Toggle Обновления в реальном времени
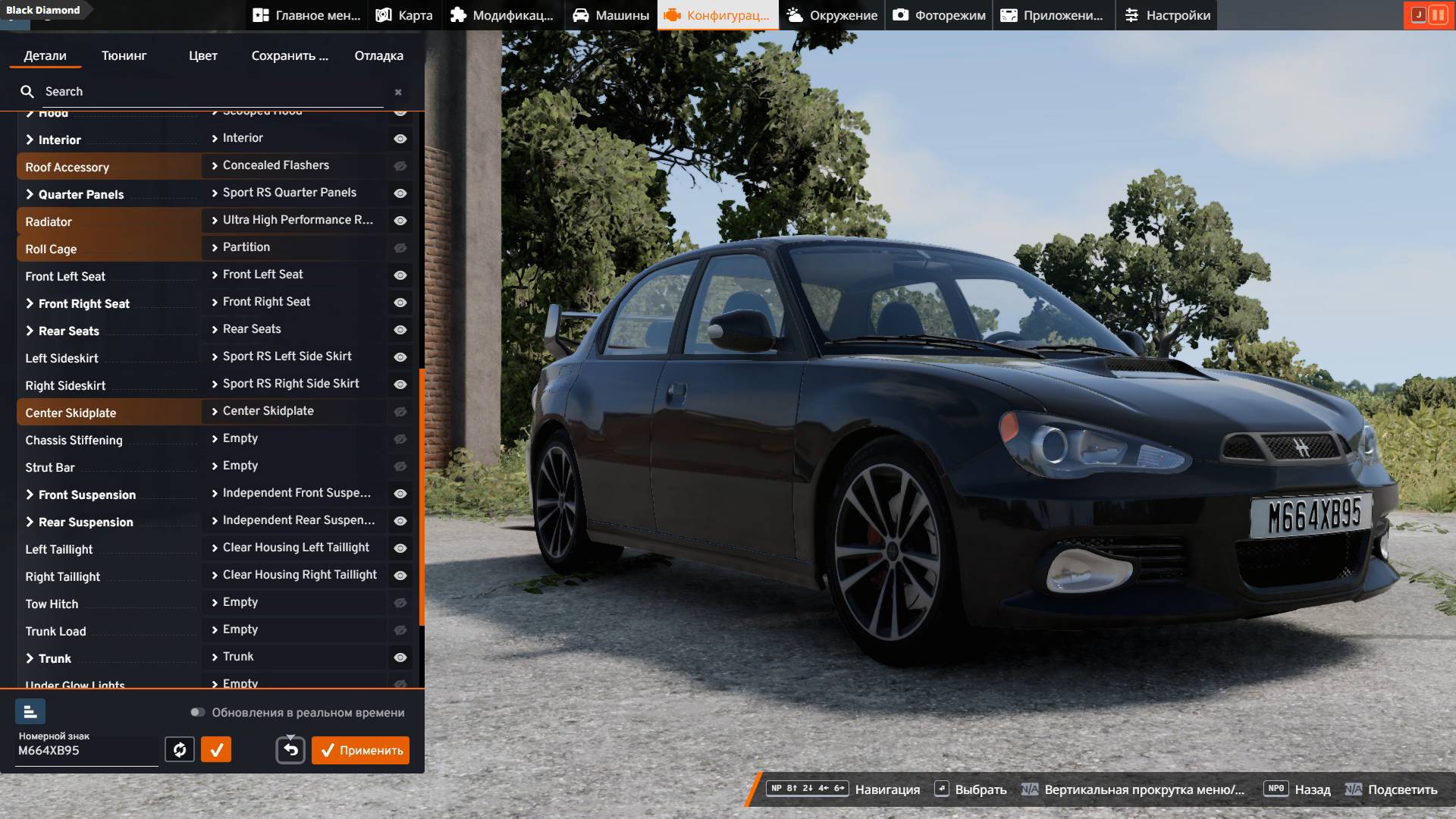Viewport: 1456px width, 819px height. point(198,712)
